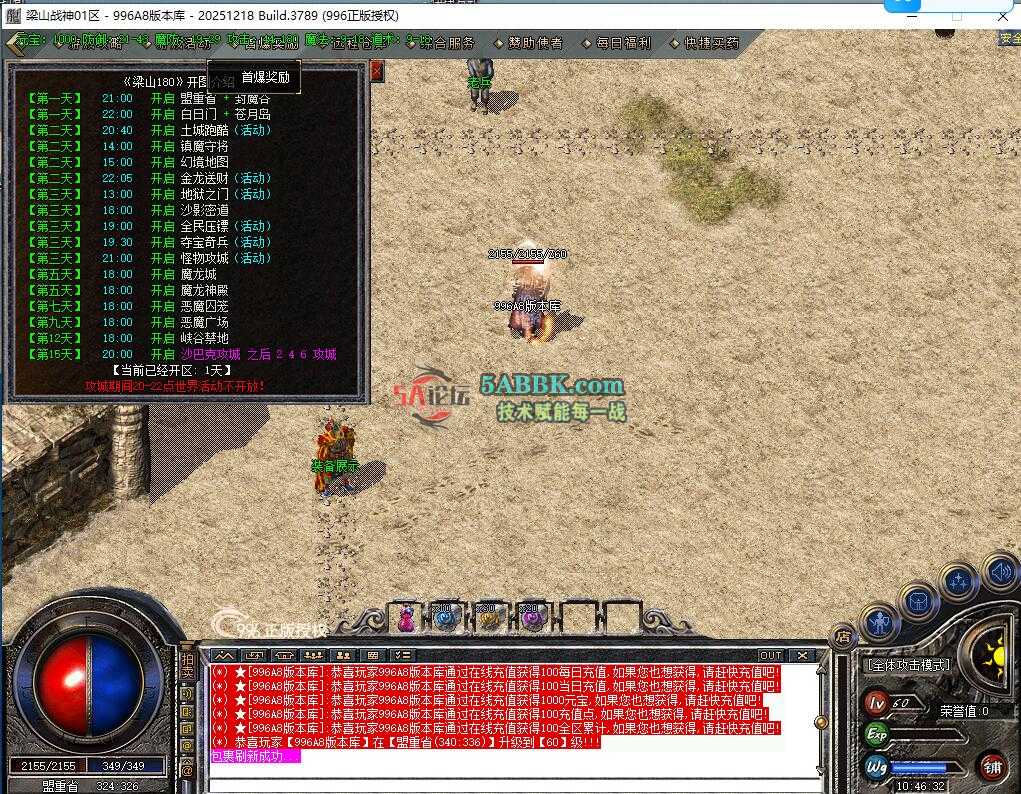
Task: Click the OUT button above the chat
Action: pos(770,656)
